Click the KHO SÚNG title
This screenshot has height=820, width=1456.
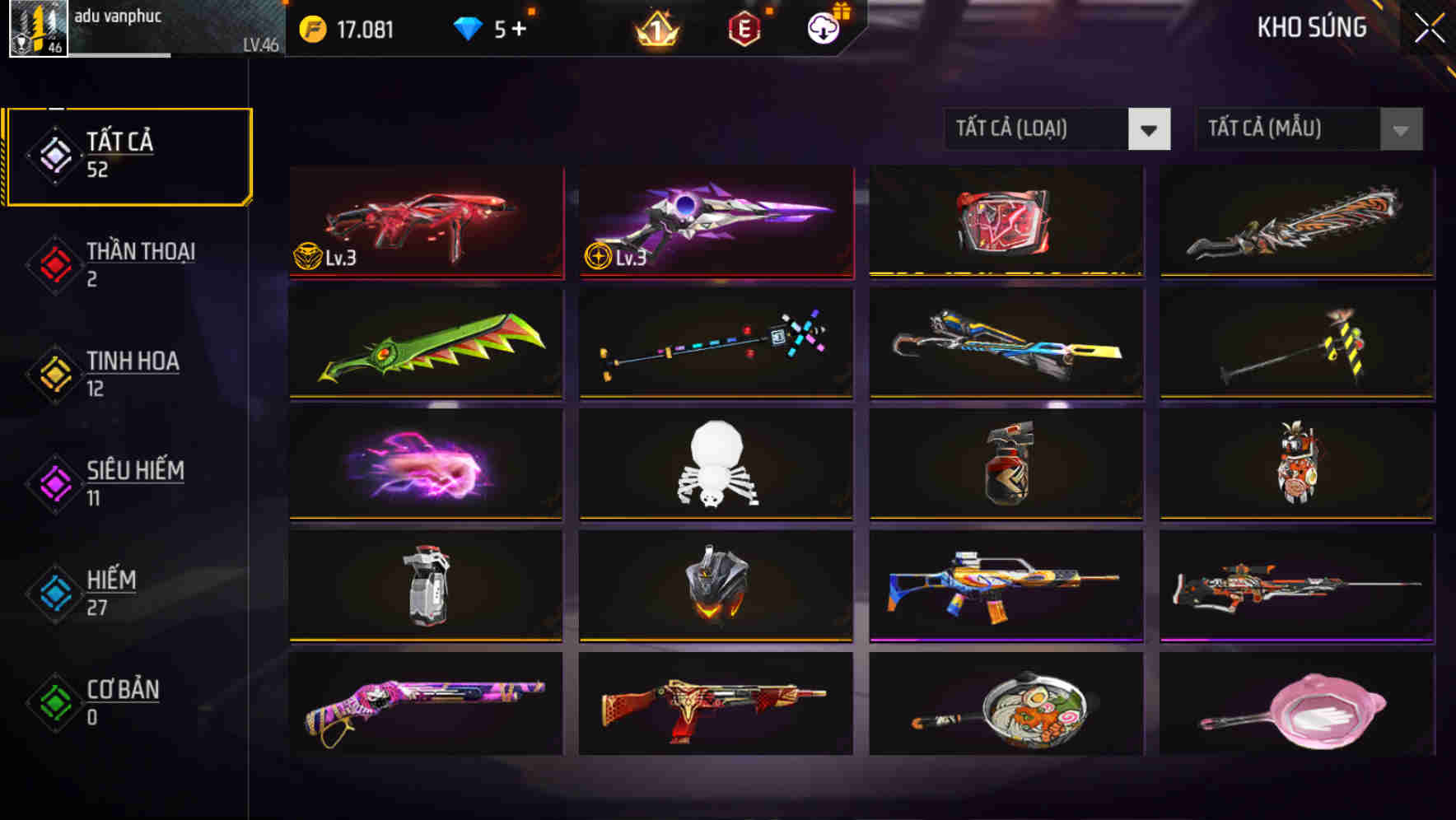coord(1312,27)
